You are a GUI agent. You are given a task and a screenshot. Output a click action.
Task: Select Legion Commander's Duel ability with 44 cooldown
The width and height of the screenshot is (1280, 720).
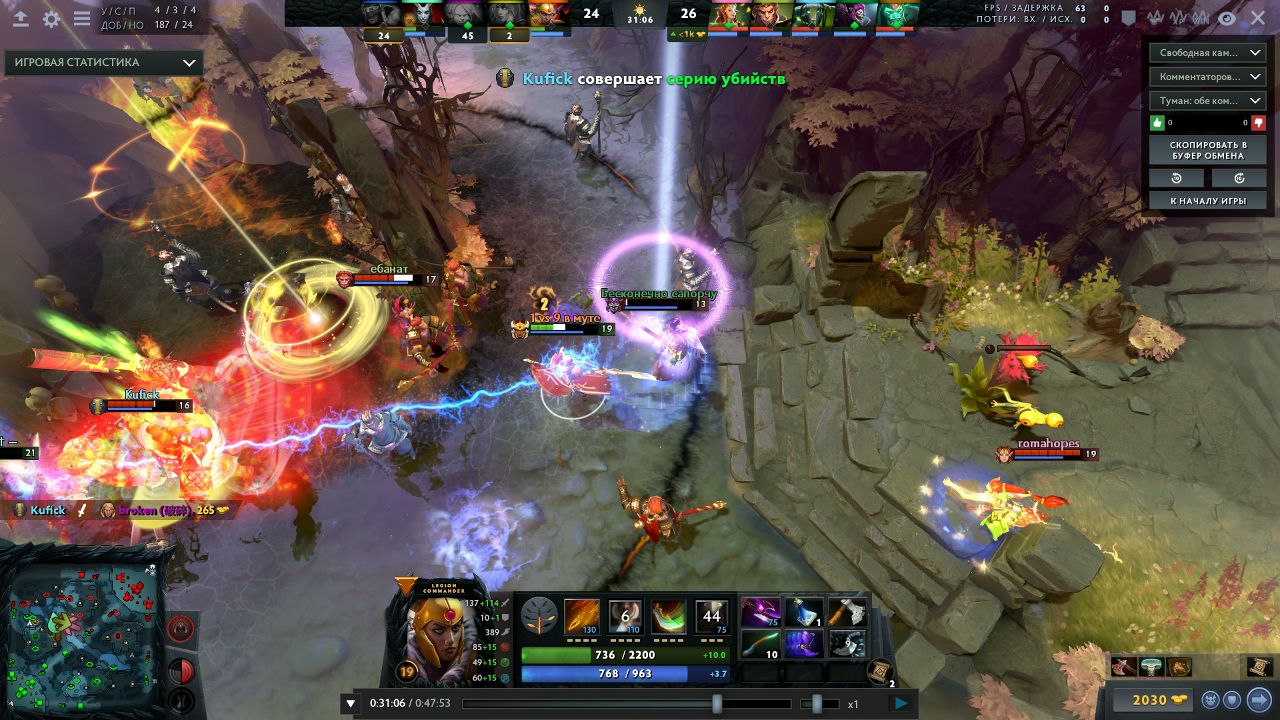pos(712,617)
